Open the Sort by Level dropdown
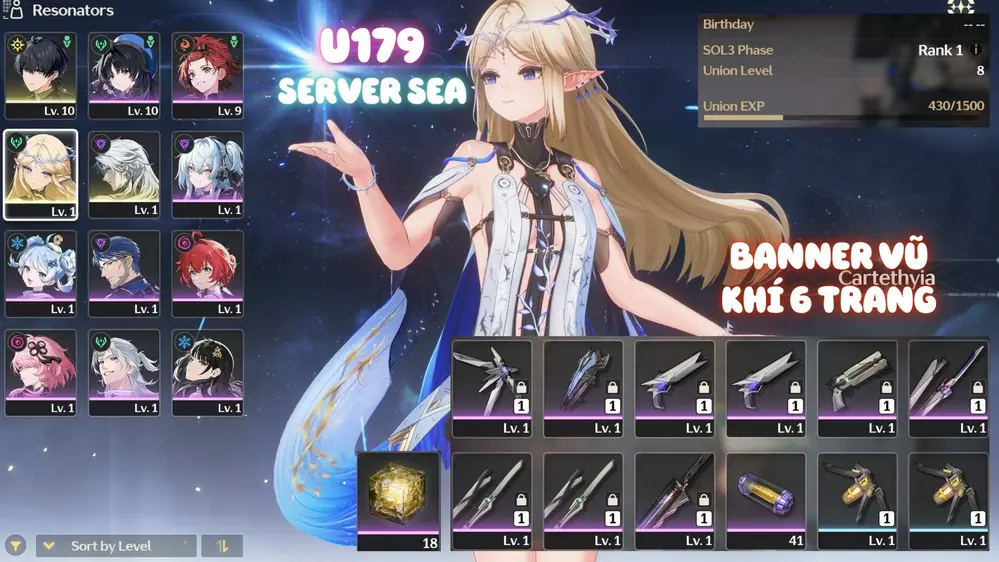 click(x=116, y=546)
